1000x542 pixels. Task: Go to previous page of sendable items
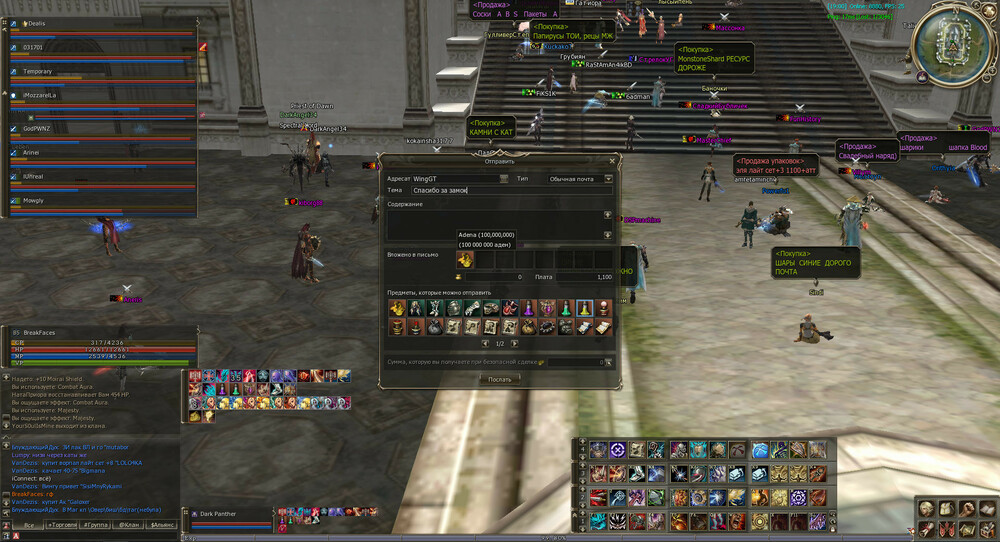(485, 343)
